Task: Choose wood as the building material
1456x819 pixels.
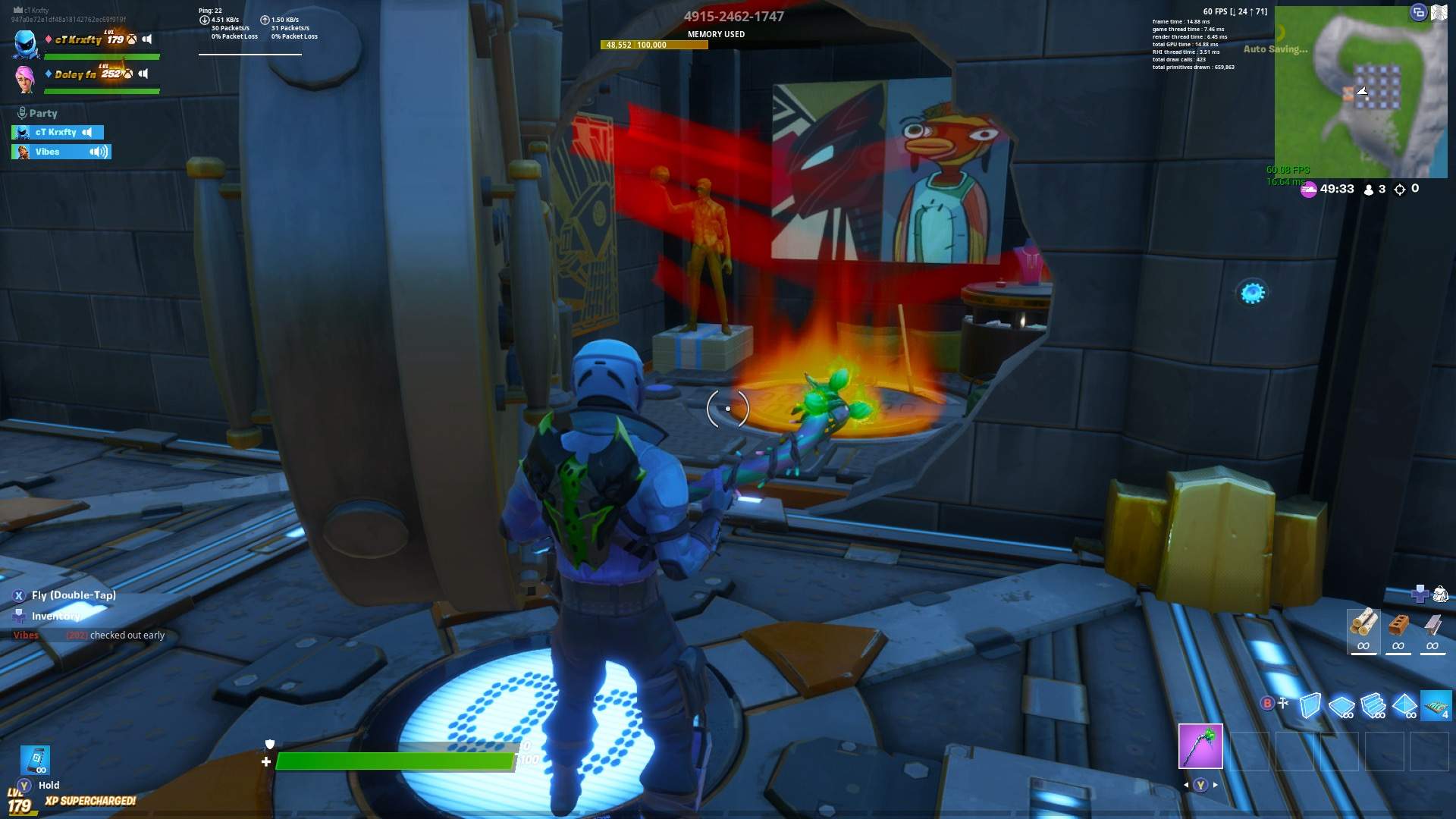Action: tap(1363, 629)
